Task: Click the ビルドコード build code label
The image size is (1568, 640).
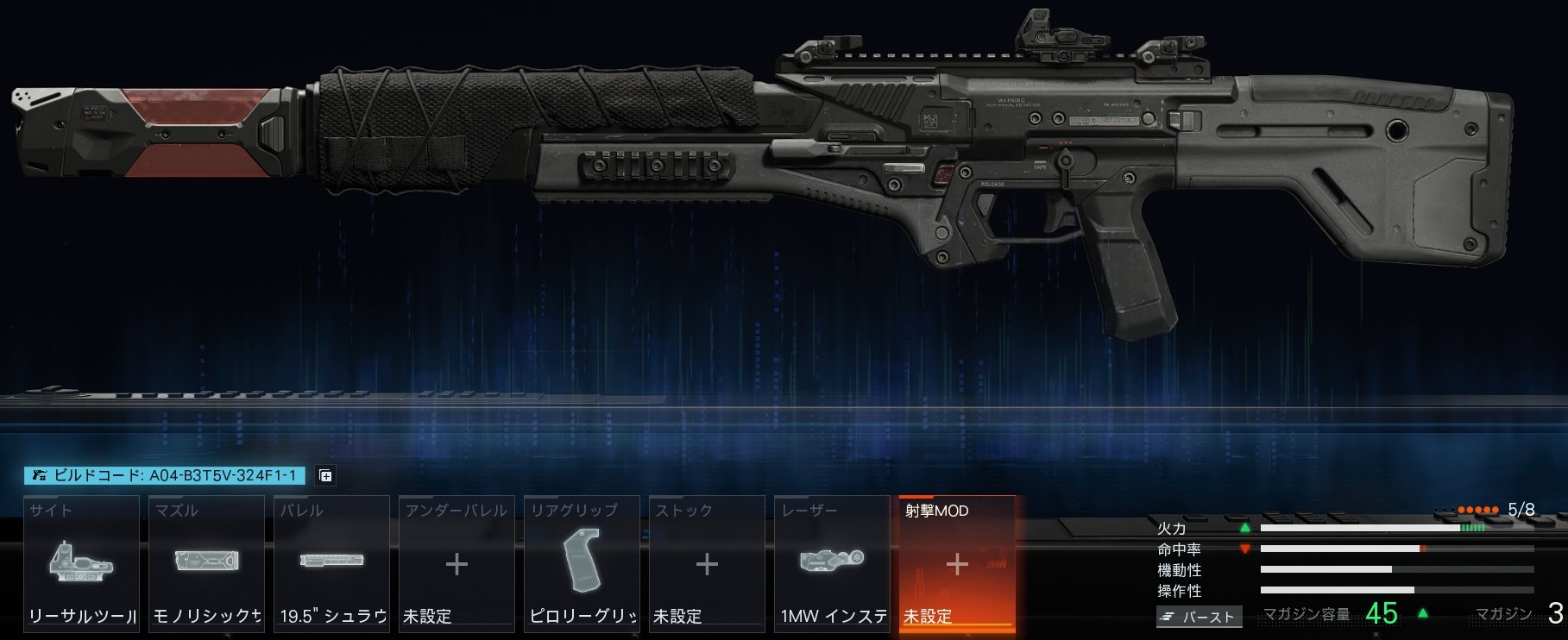Action: click(165, 475)
